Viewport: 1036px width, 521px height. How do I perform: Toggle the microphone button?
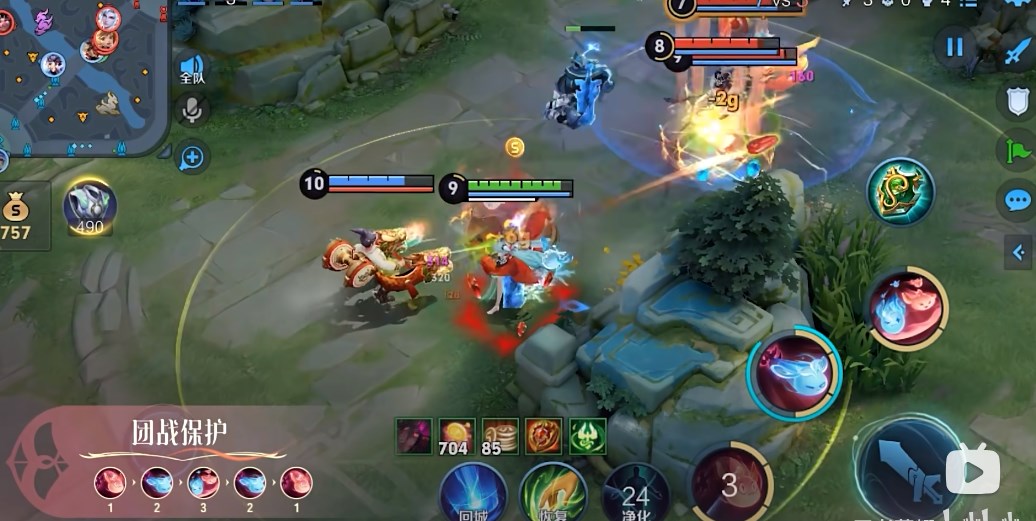coord(191,110)
